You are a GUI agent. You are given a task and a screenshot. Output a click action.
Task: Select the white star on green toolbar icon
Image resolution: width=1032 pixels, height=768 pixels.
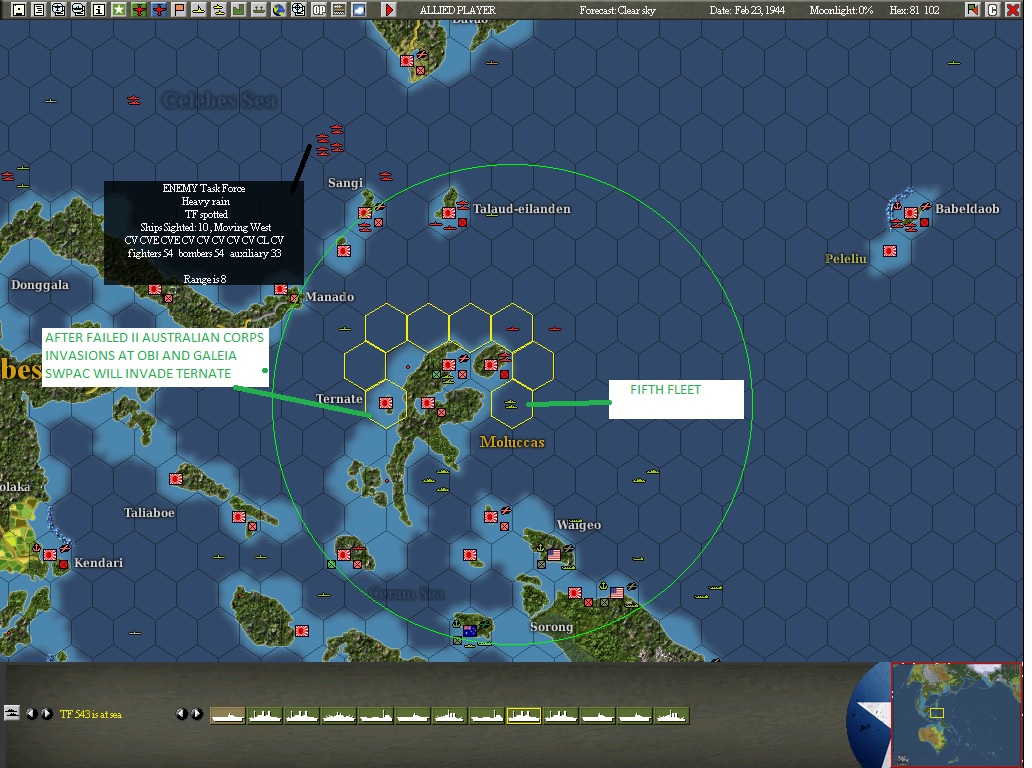coord(119,10)
